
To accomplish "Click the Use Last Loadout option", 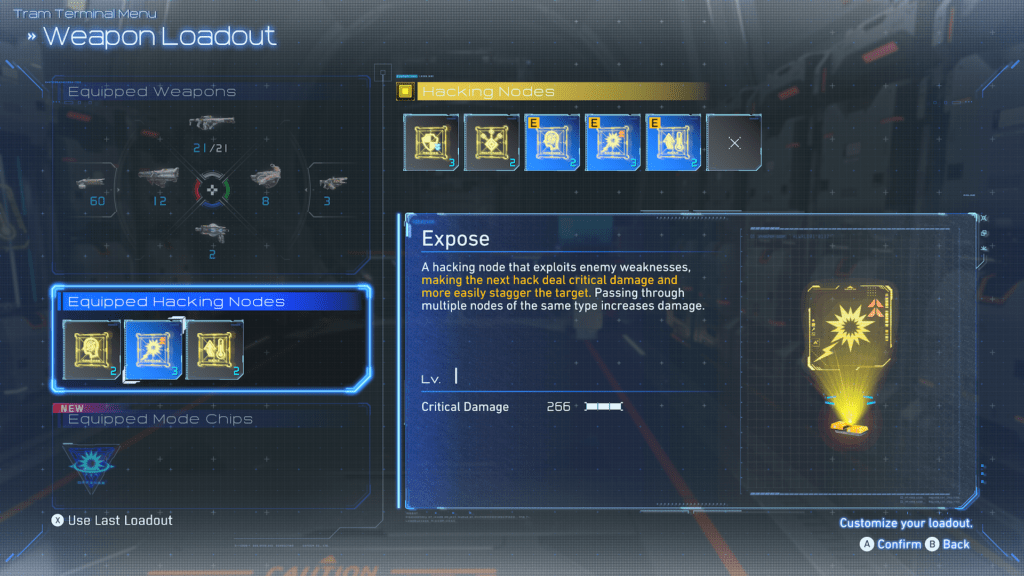I will click(x=112, y=520).
